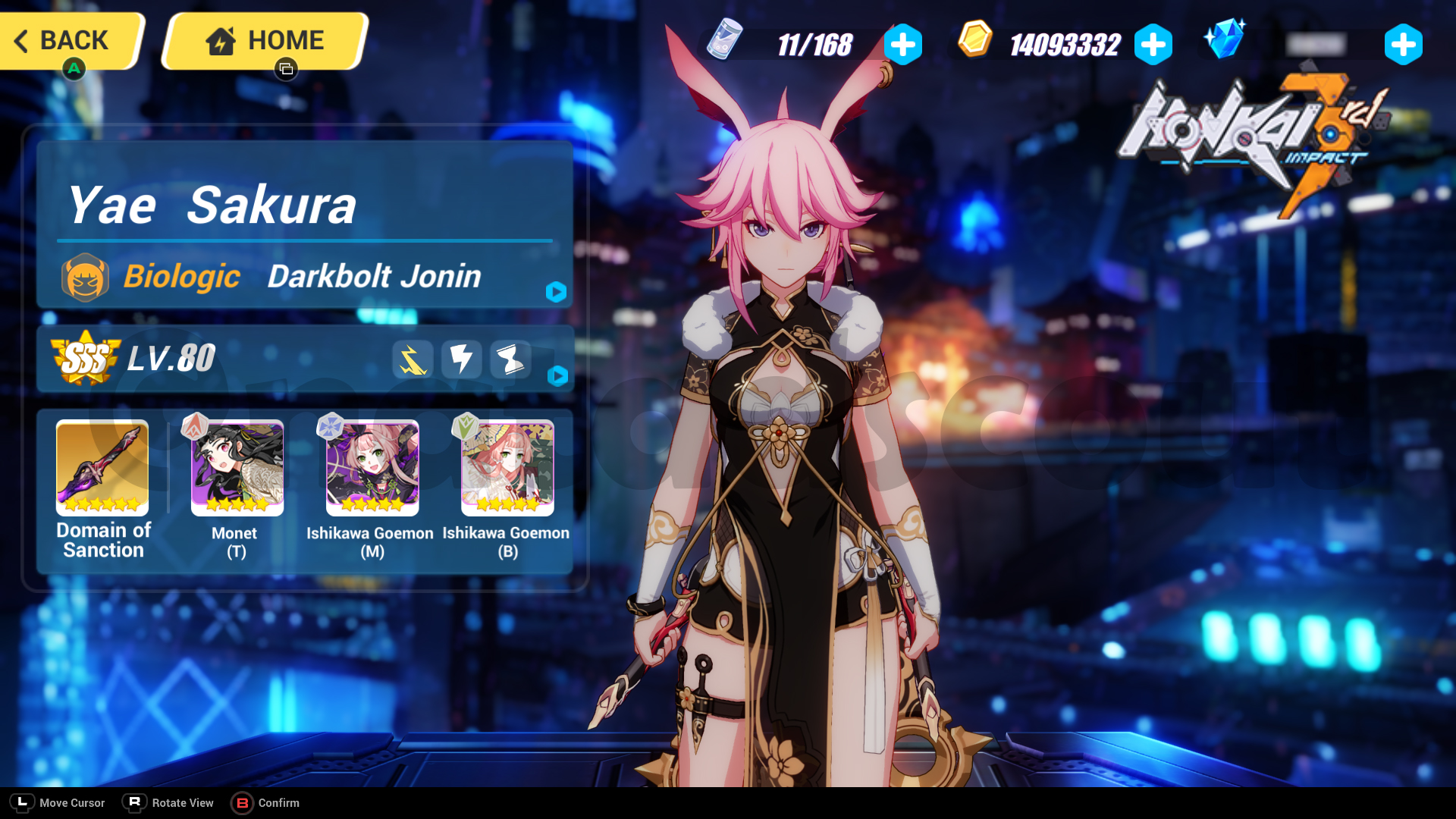Expand crystal purchase with the plus button

click(x=1404, y=44)
